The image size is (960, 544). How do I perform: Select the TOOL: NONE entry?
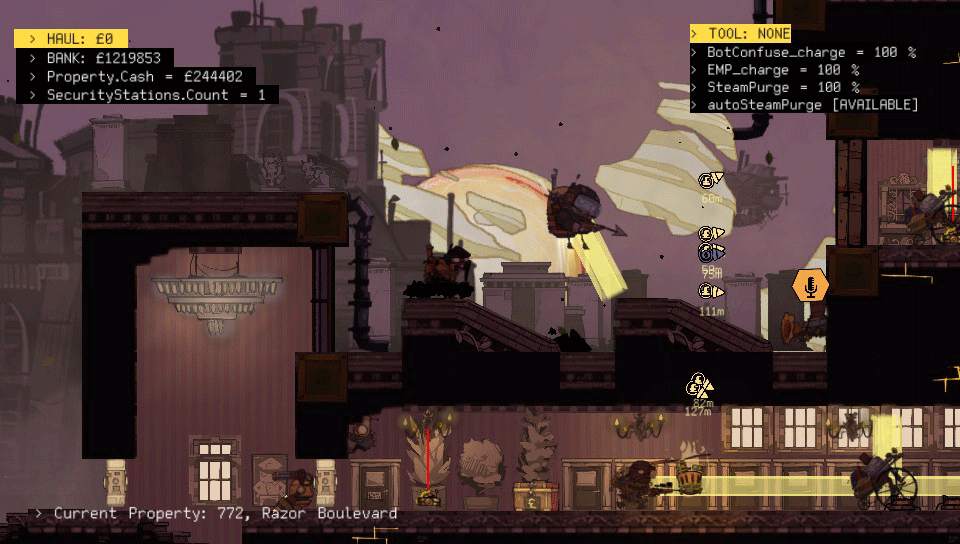pos(740,34)
